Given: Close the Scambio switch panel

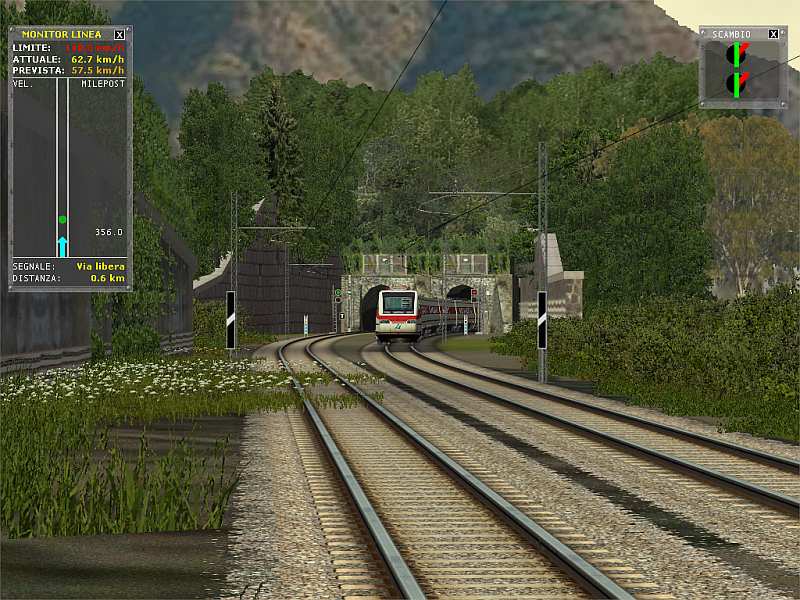Looking at the screenshot, I should [773, 34].
